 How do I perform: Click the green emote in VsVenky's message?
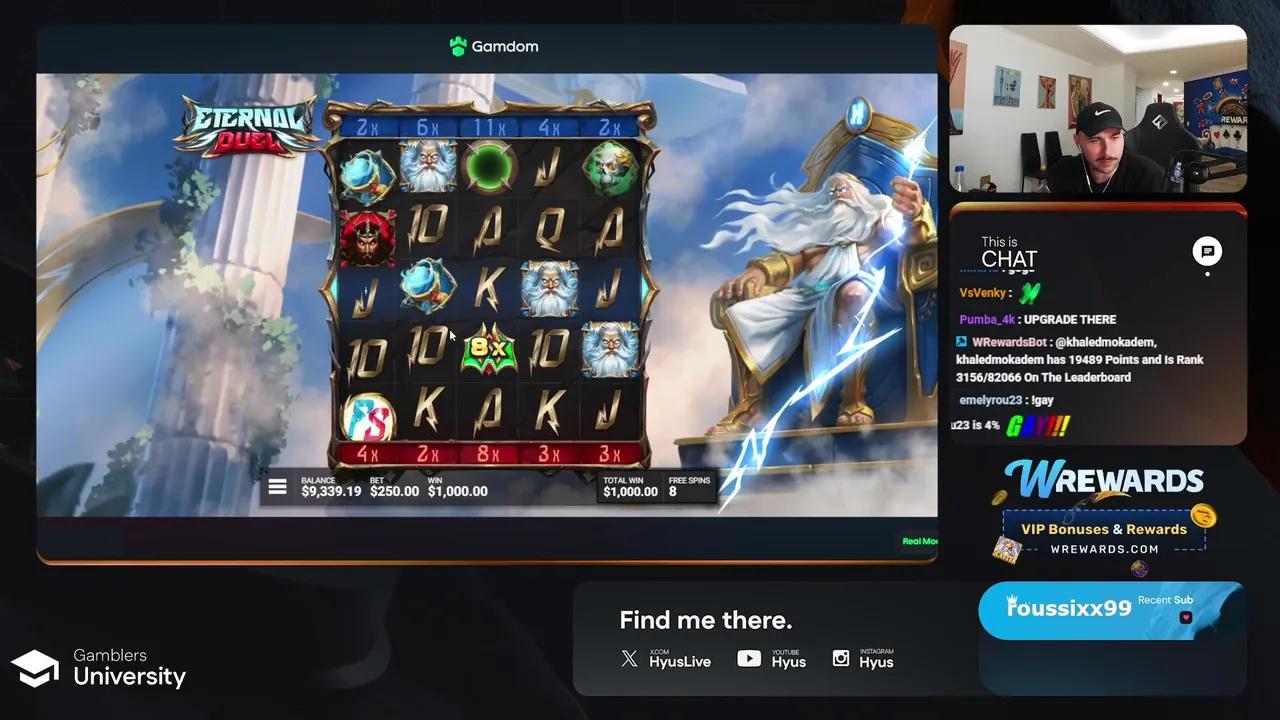point(1030,293)
